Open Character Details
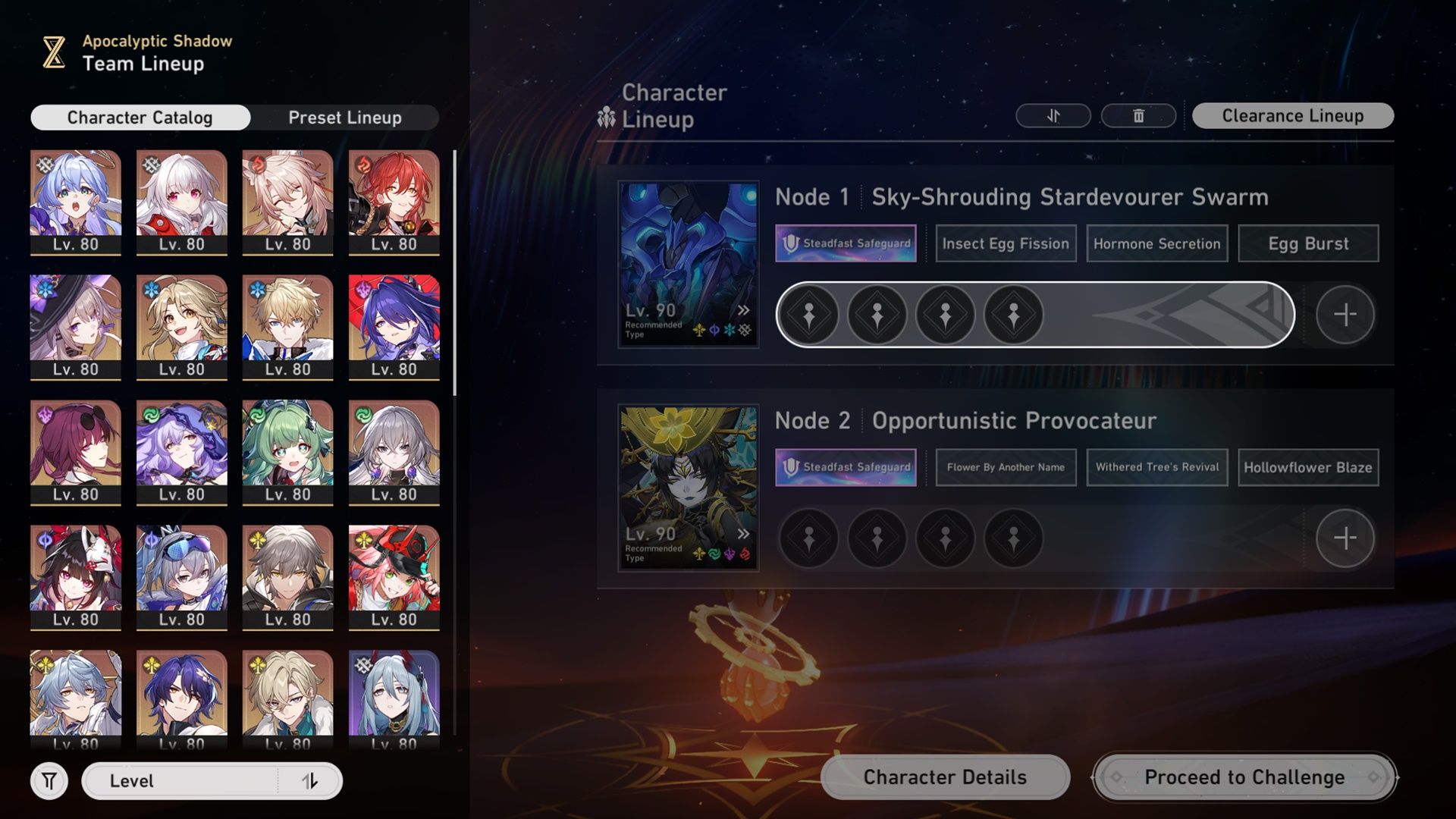 (945, 777)
